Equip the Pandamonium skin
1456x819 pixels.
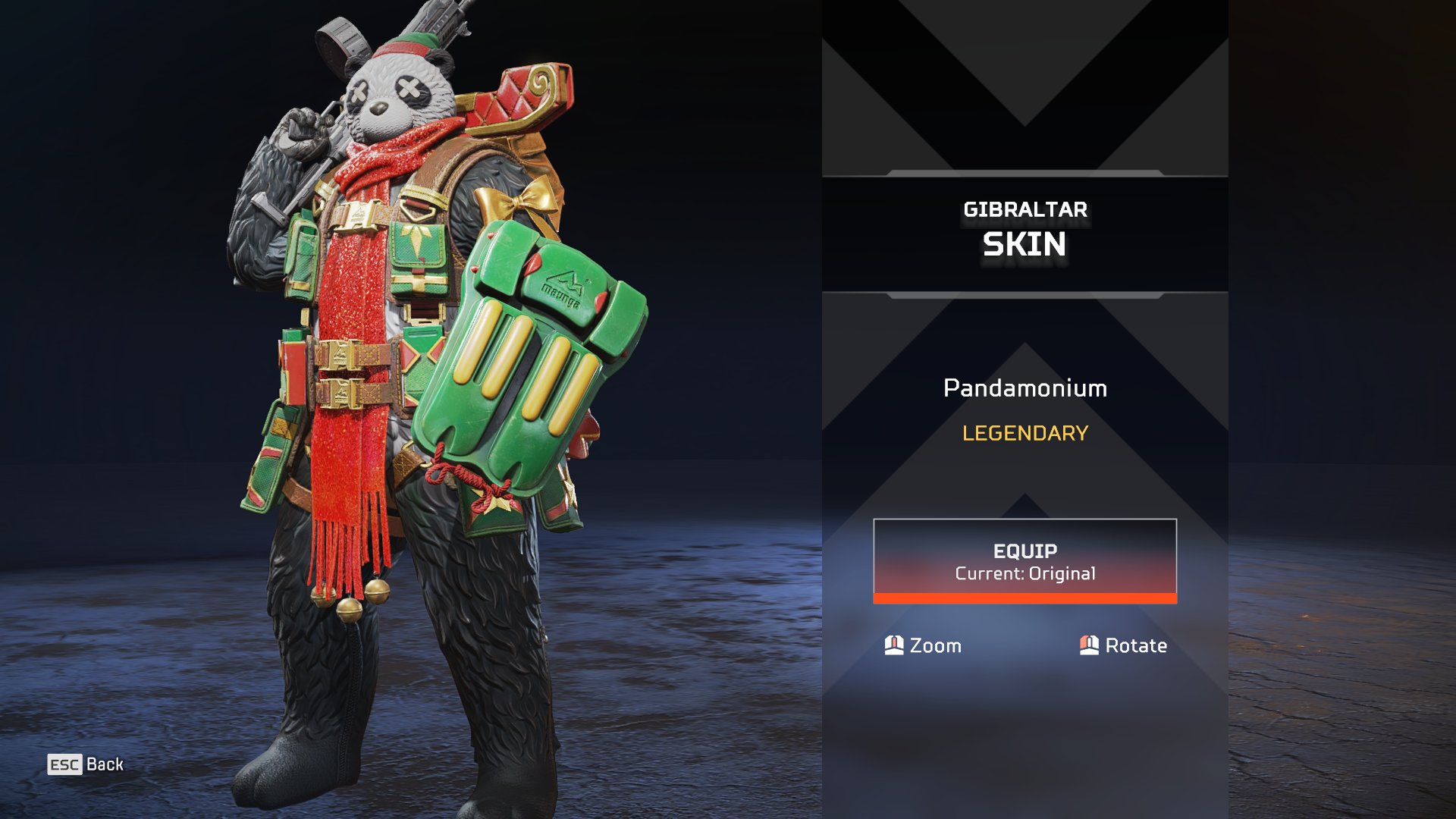click(1025, 561)
